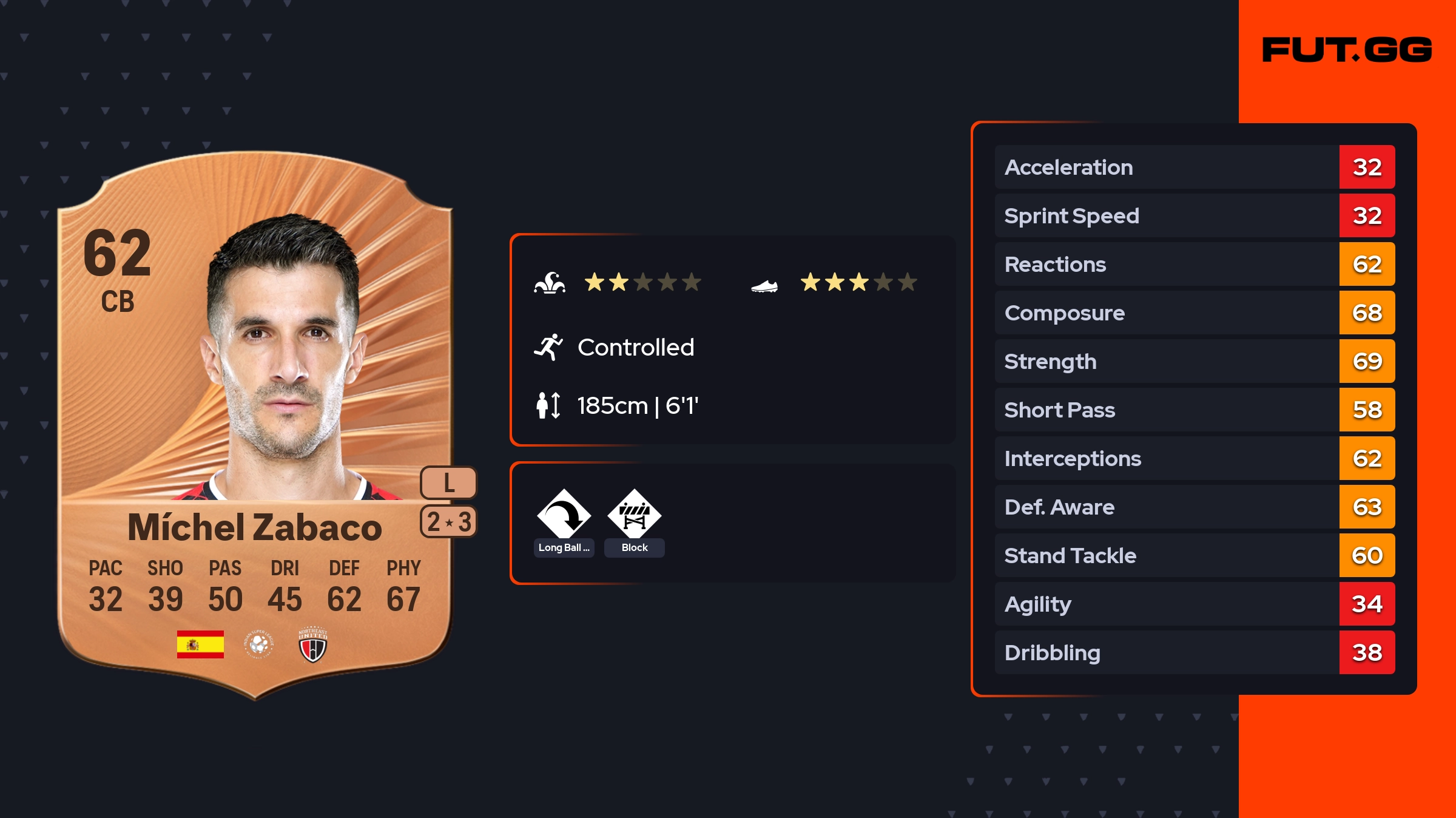1456x818 pixels.
Task: Select the Acceleration stat row
Action: coord(1194,167)
